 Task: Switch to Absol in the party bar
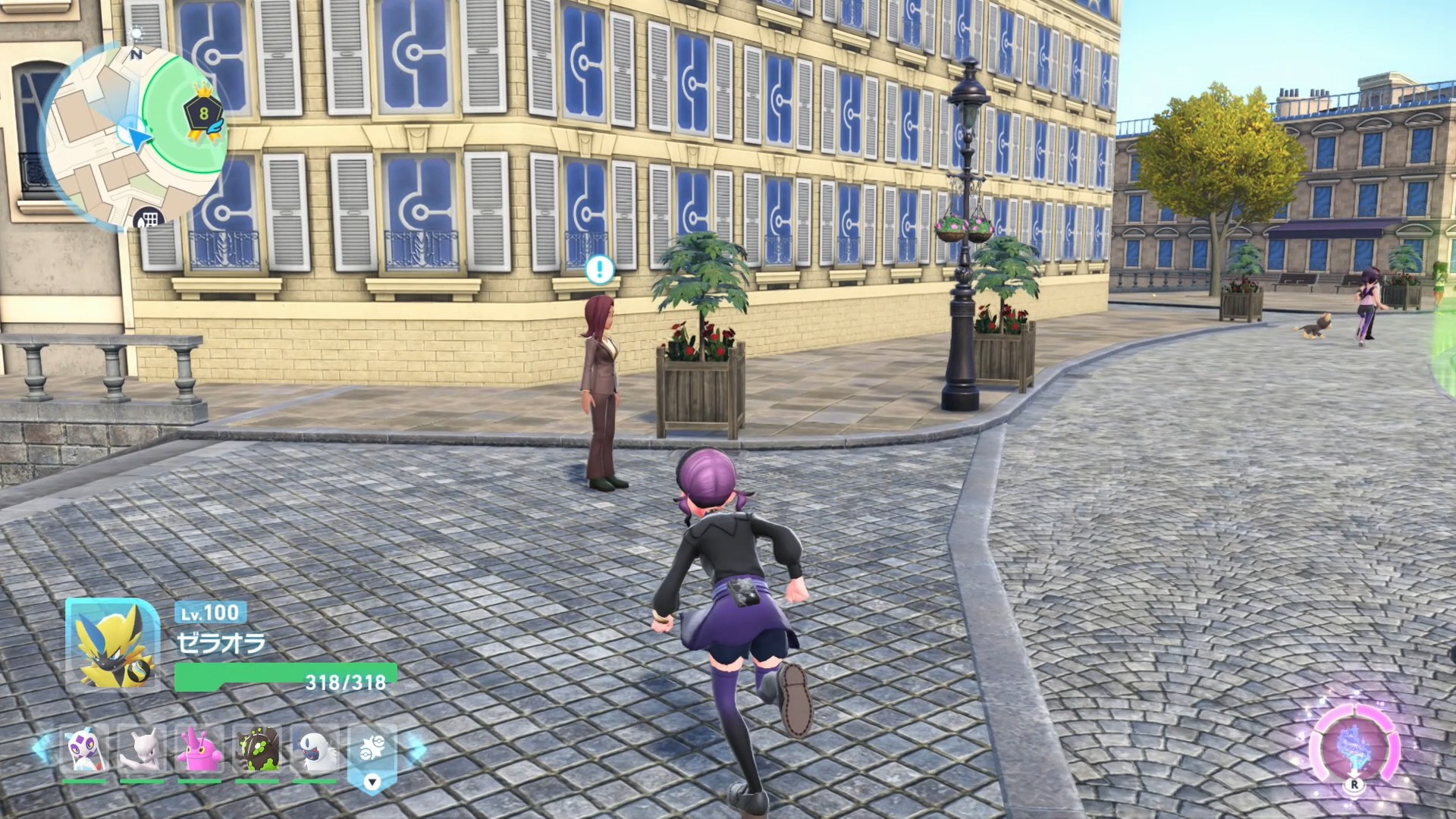[315, 749]
